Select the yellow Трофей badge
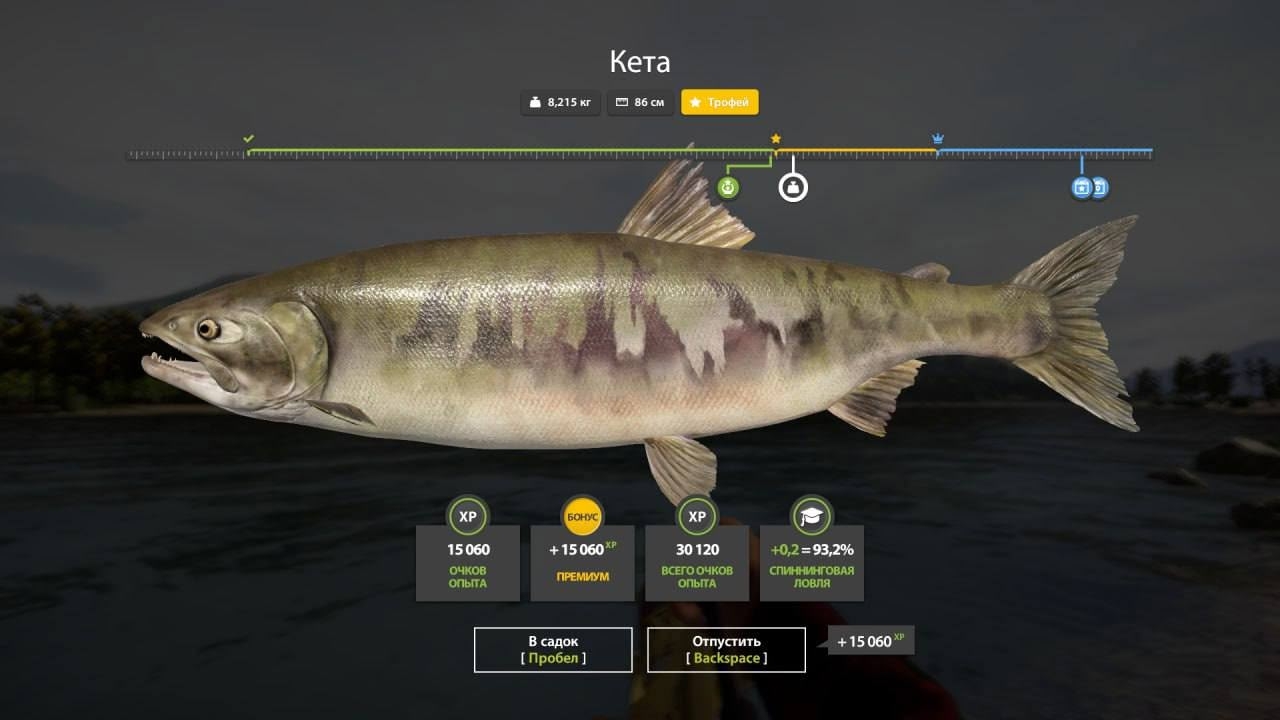This screenshot has width=1280, height=720. (720, 102)
